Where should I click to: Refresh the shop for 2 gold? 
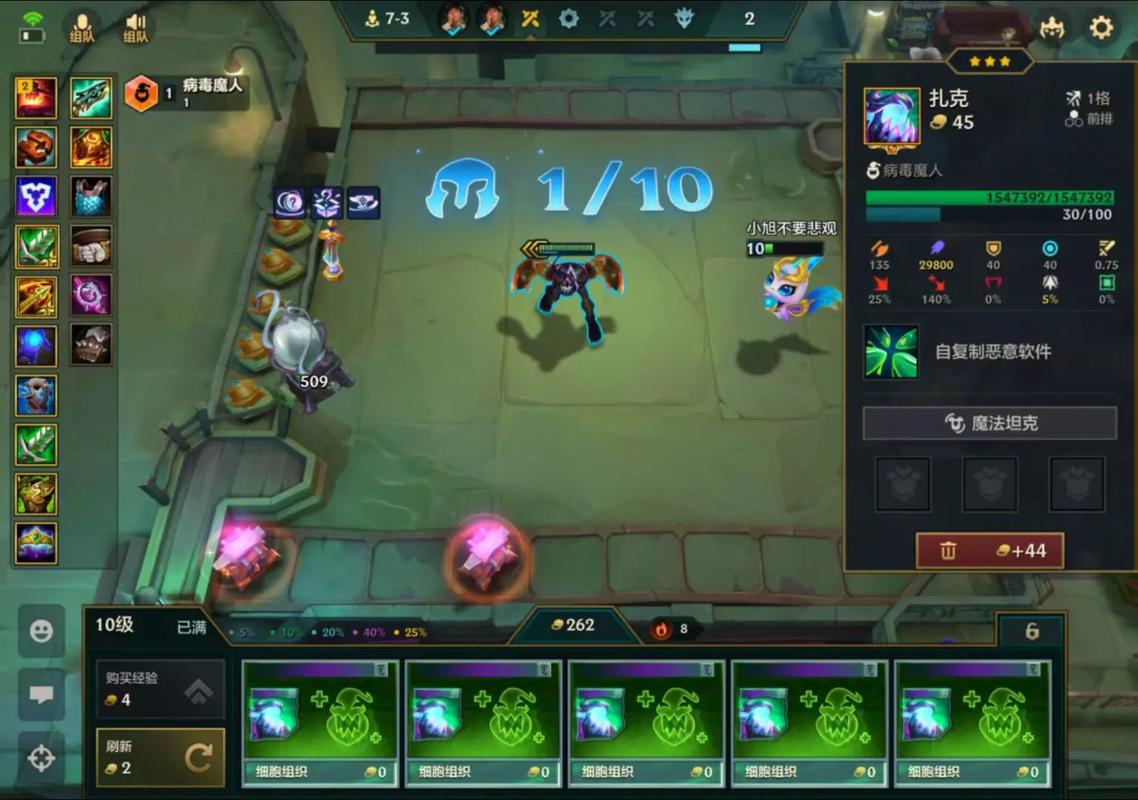coord(160,757)
